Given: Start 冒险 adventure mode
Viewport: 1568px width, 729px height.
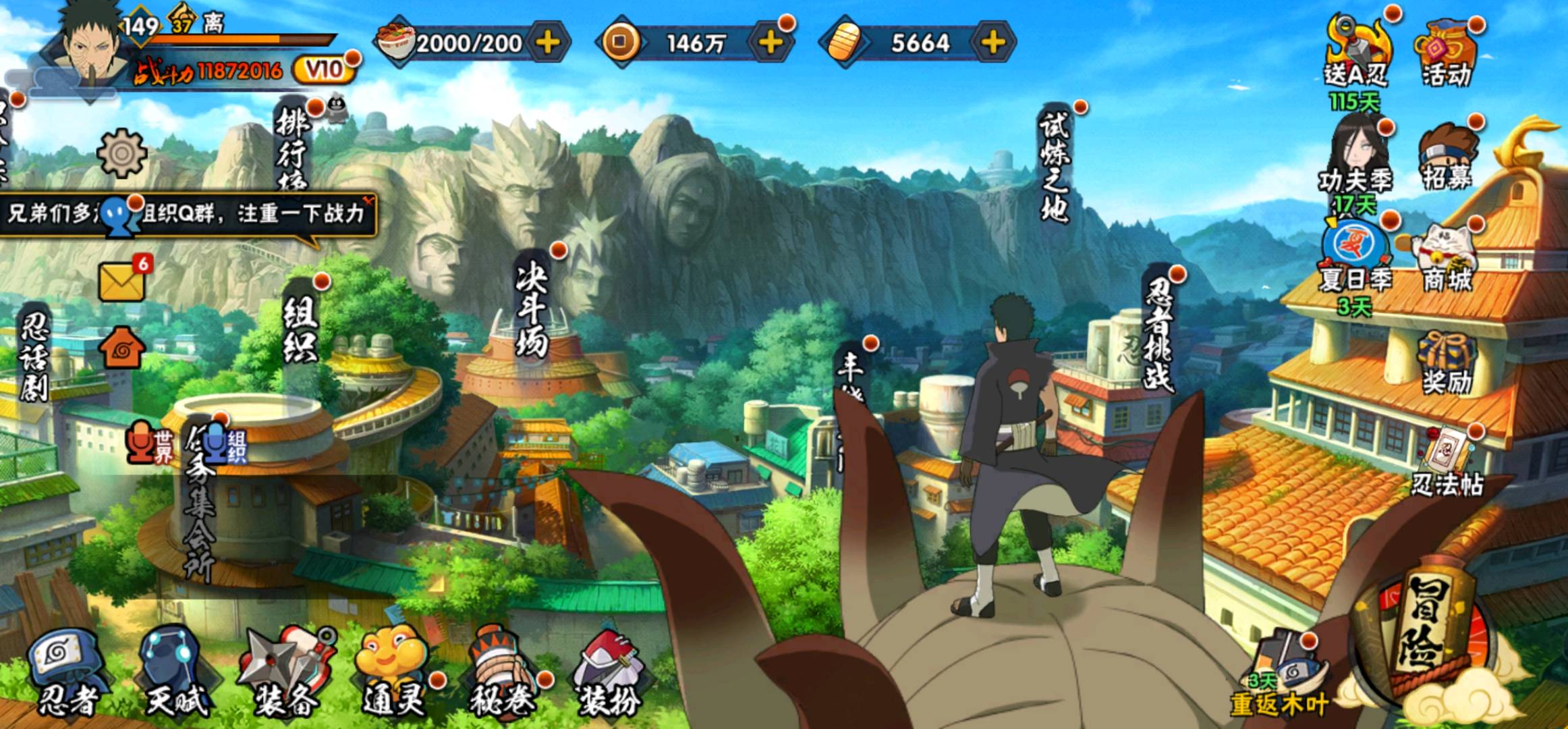Looking at the screenshot, I should 1429,634.
